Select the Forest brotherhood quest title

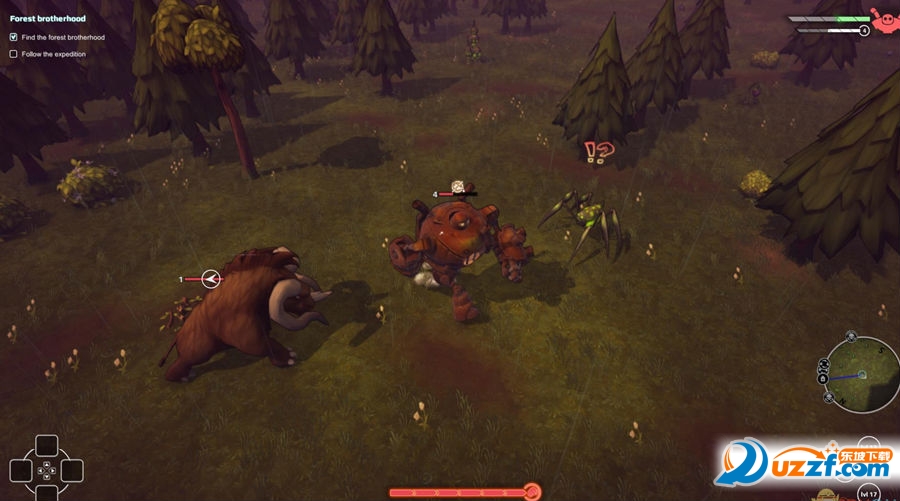coord(48,19)
